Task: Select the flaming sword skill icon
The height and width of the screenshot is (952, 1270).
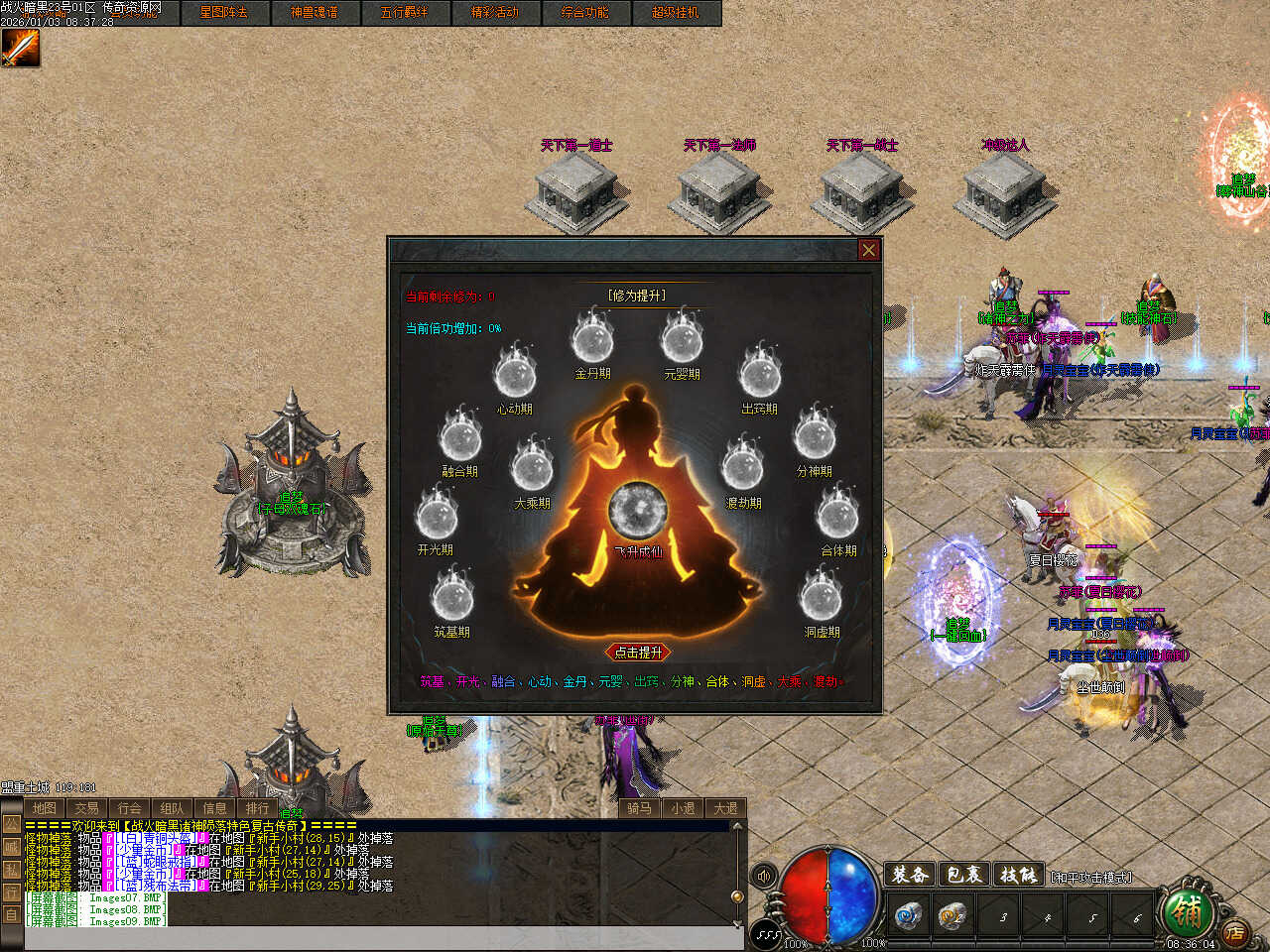Action: (x=20, y=48)
